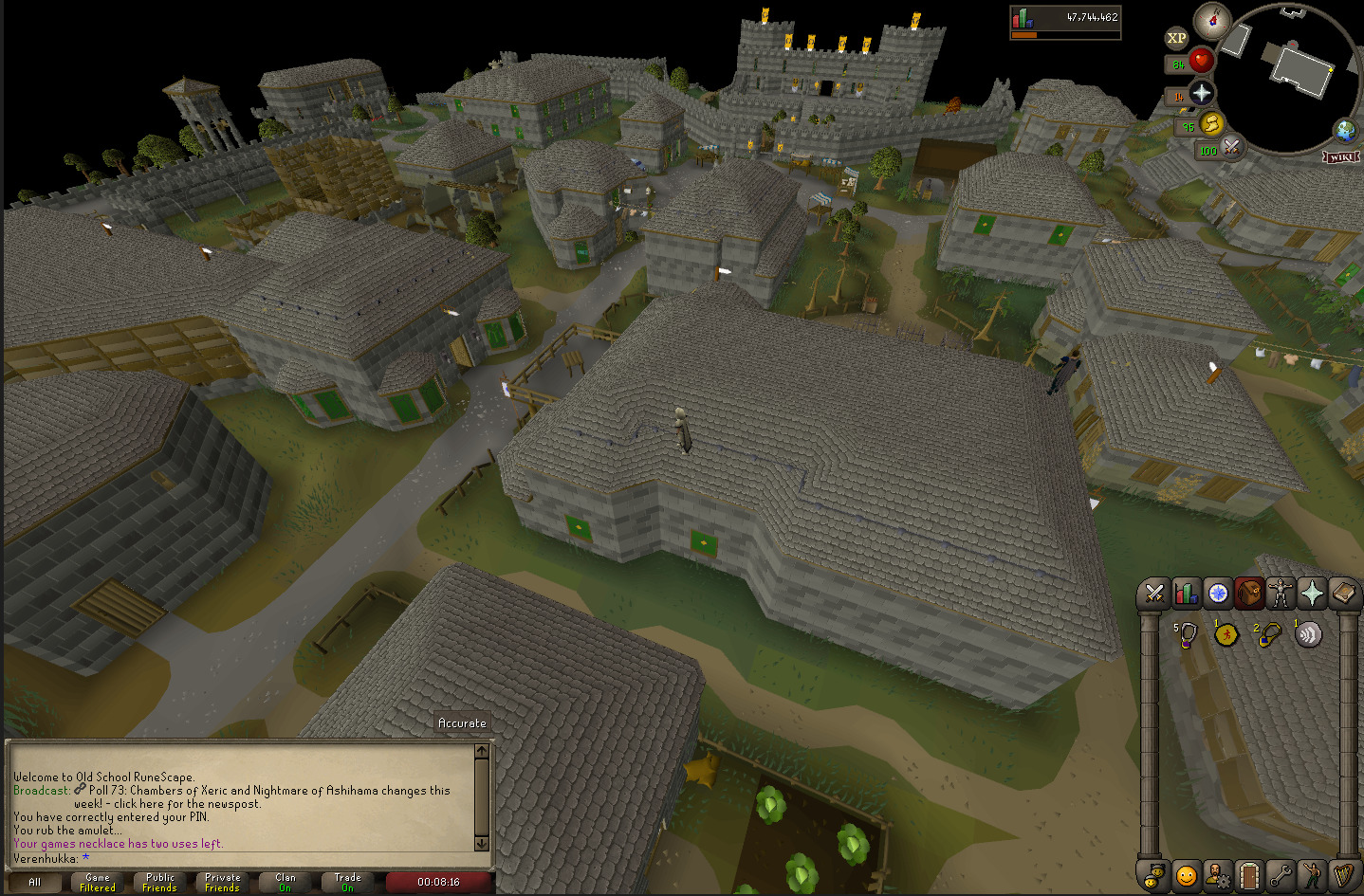Click the red running-man token in inventory
This screenshot has width=1364, height=896.
pos(1226,634)
